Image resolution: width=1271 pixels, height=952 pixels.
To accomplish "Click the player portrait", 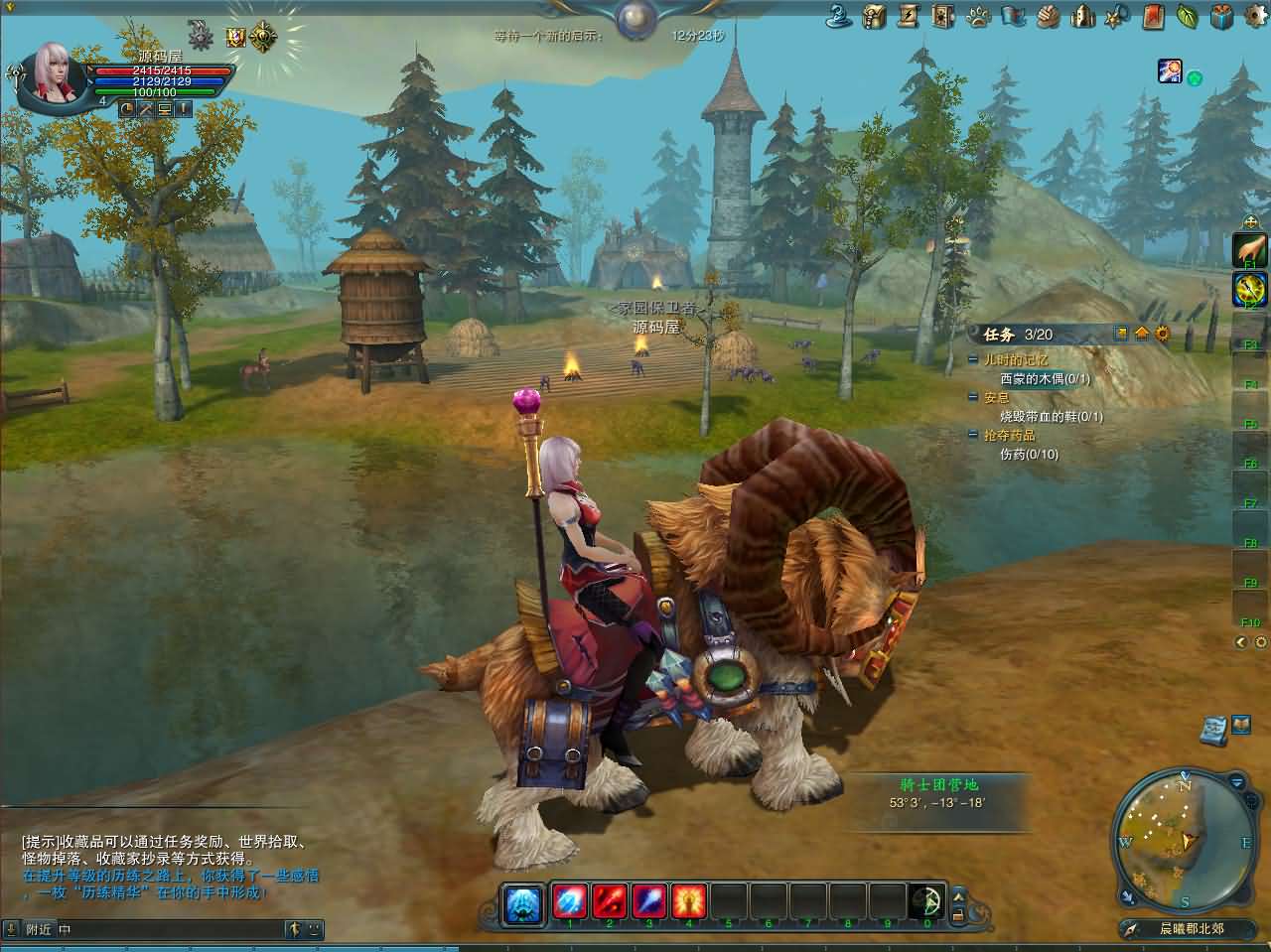I will click(50, 73).
